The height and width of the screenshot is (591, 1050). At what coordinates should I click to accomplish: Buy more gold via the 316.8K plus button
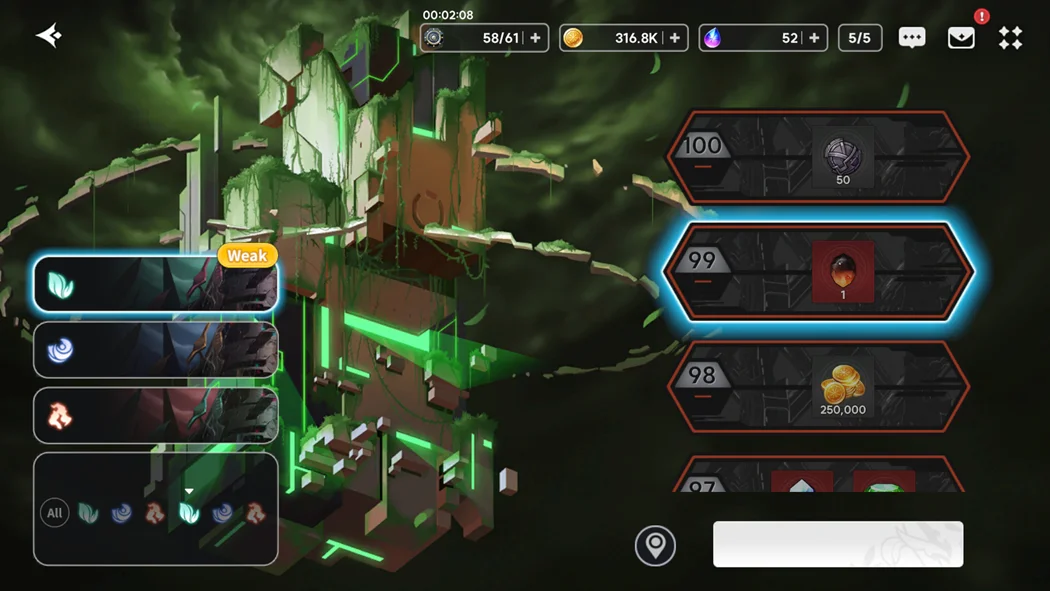point(675,38)
